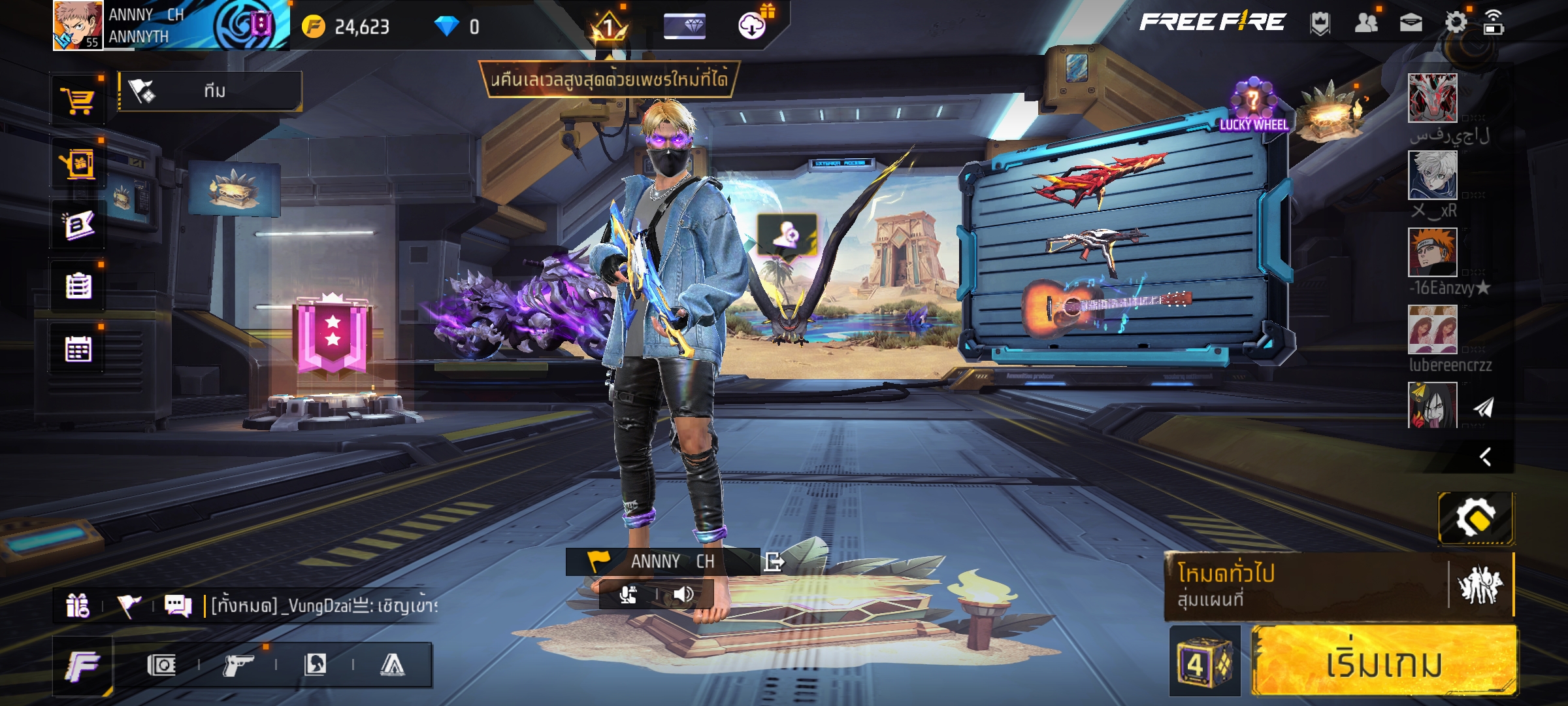The image size is (1568, 706).
Task: Leave the team with the exit icon
Action: coord(774,562)
